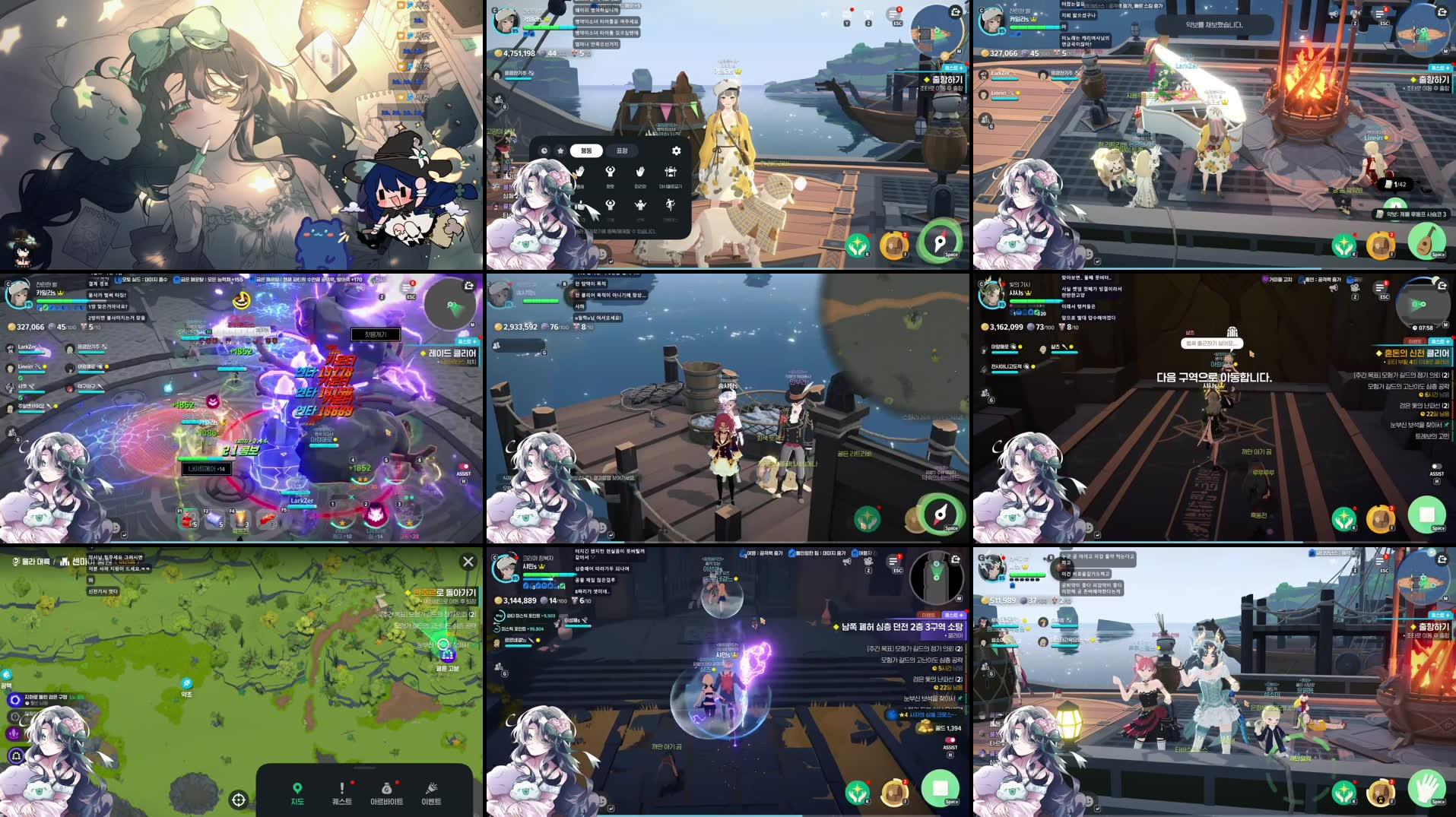The height and width of the screenshot is (817, 1456).
Task: Switch to the 표정 expressions tab
Action: click(621, 150)
